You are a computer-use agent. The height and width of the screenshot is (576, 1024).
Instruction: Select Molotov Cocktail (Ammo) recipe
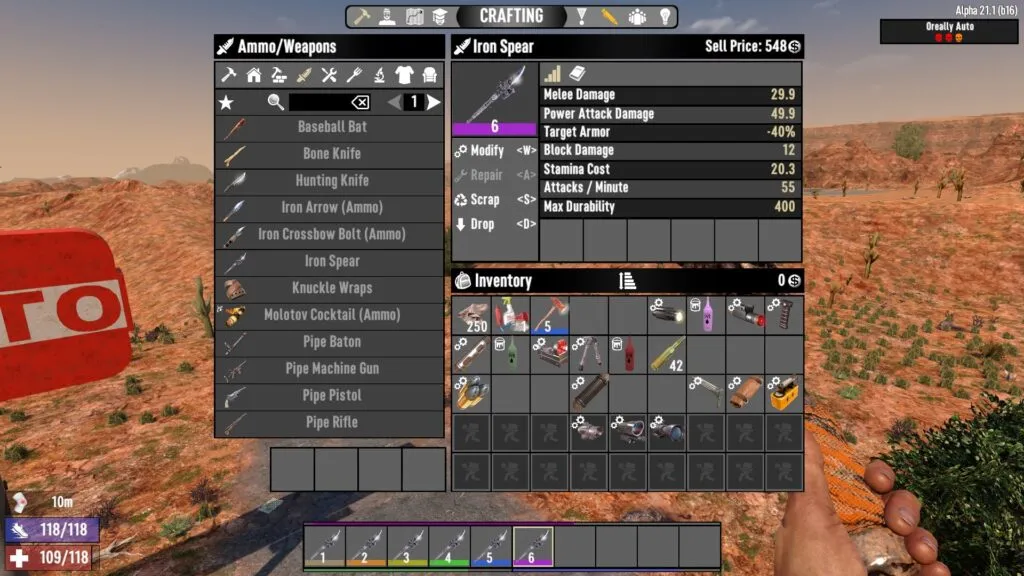pos(330,315)
